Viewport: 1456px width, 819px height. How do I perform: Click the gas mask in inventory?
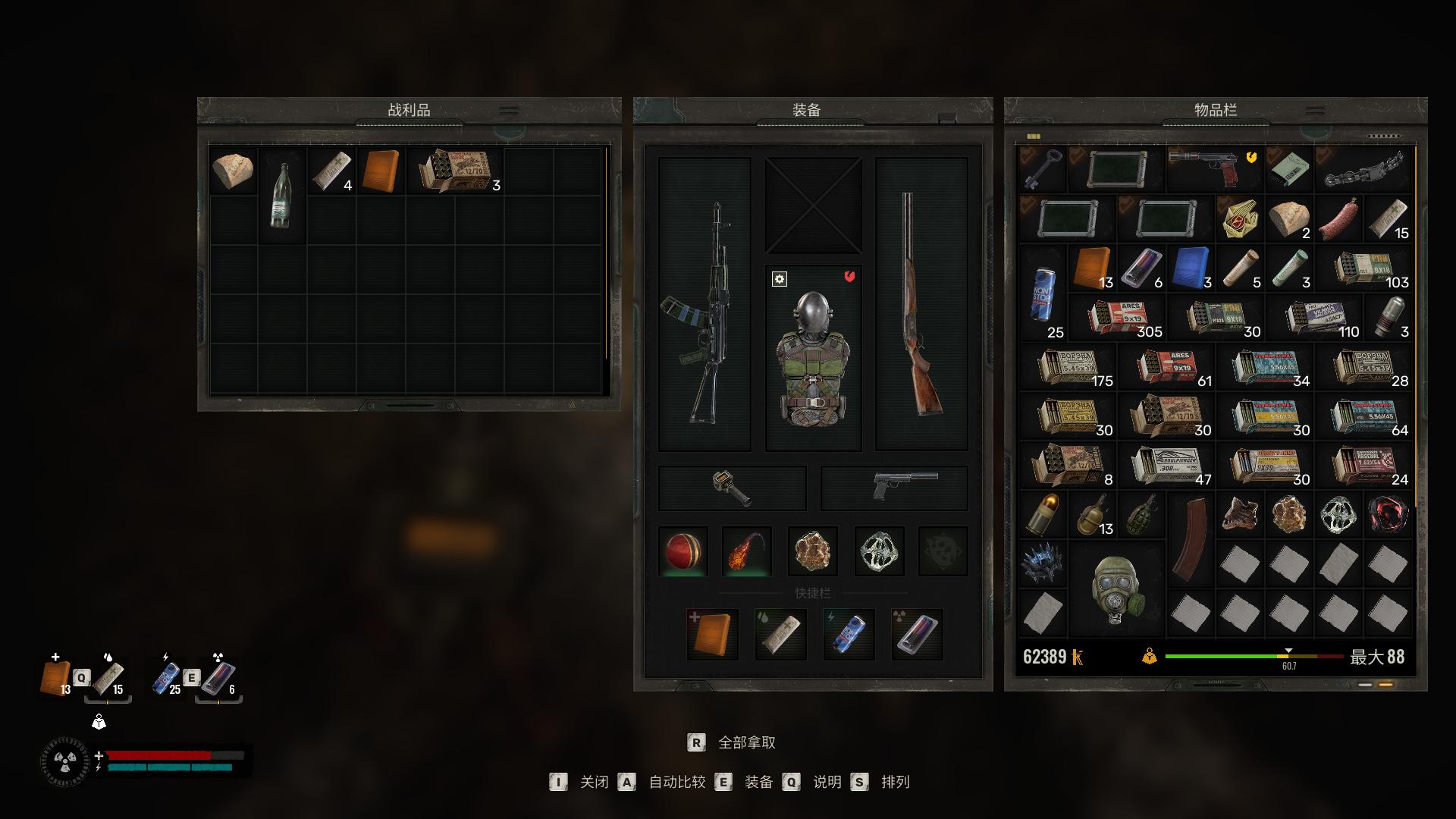tap(1115, 590)
